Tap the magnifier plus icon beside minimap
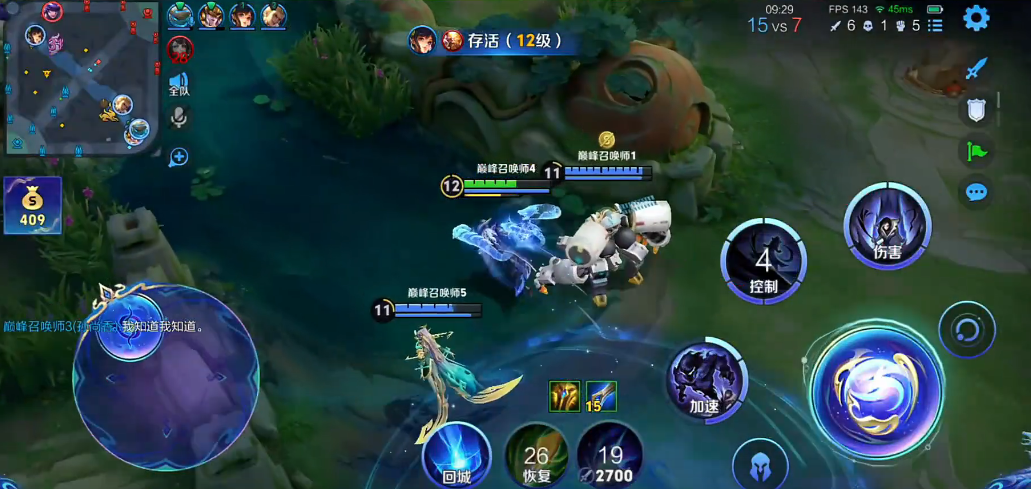The width and height of the screenshot is (1031, 489). (179, 156)
